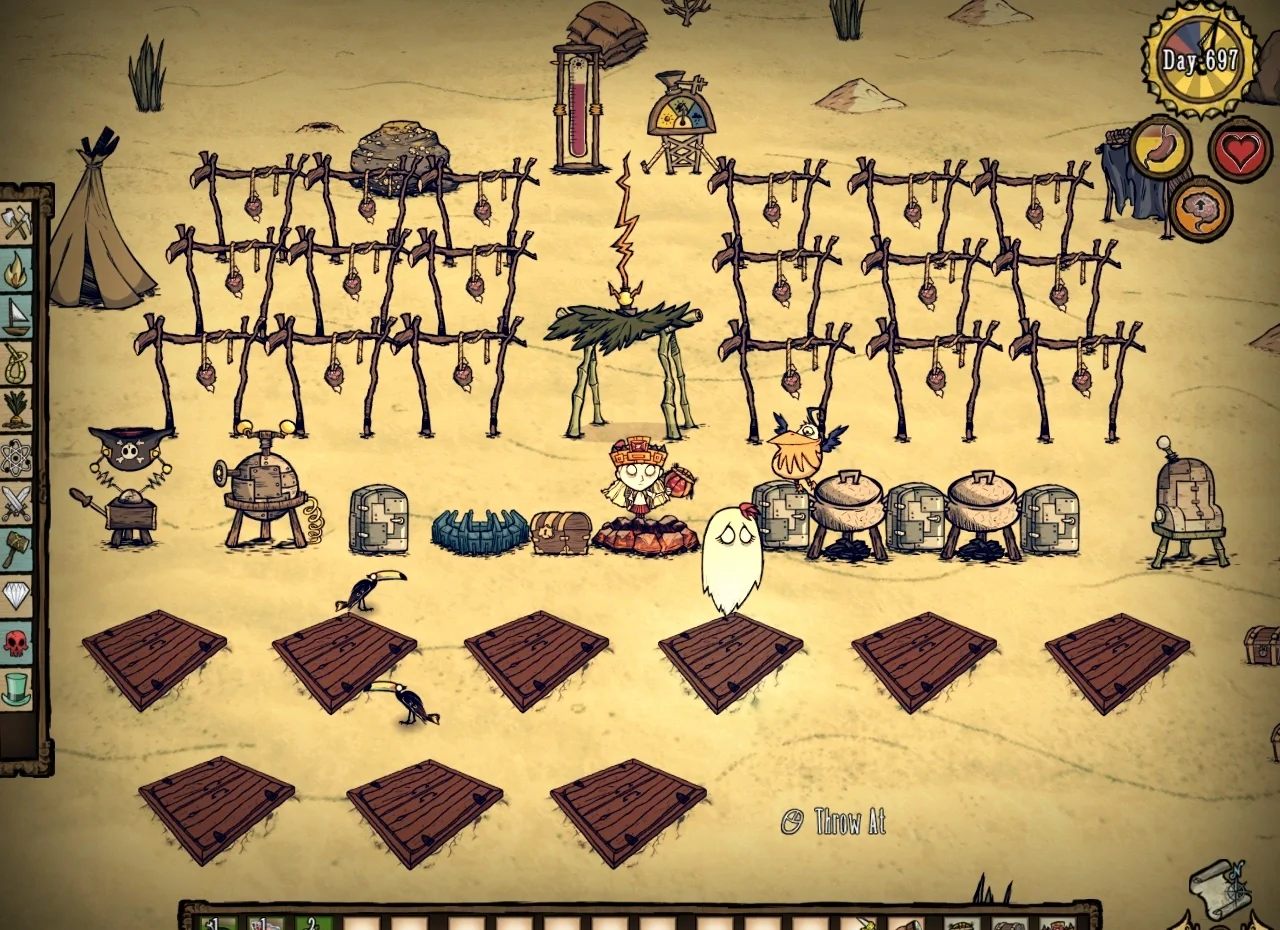The height and width of the screenshot is (930, 1280).
Task: Open the Food farming tab
Action: 17,410
